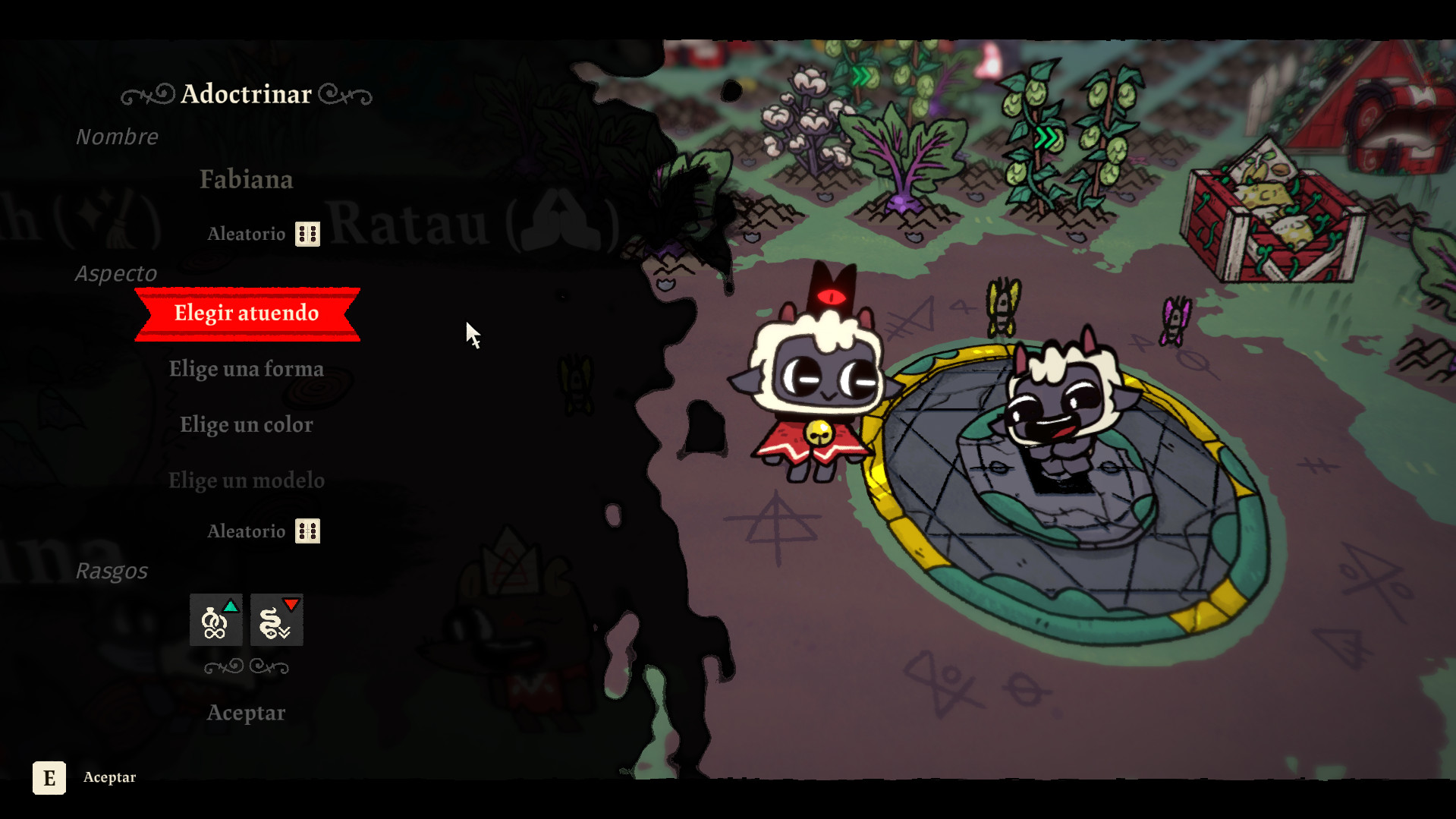
Task: Click the green up triangle on the rings trait
Action: (x=230, y=605)
